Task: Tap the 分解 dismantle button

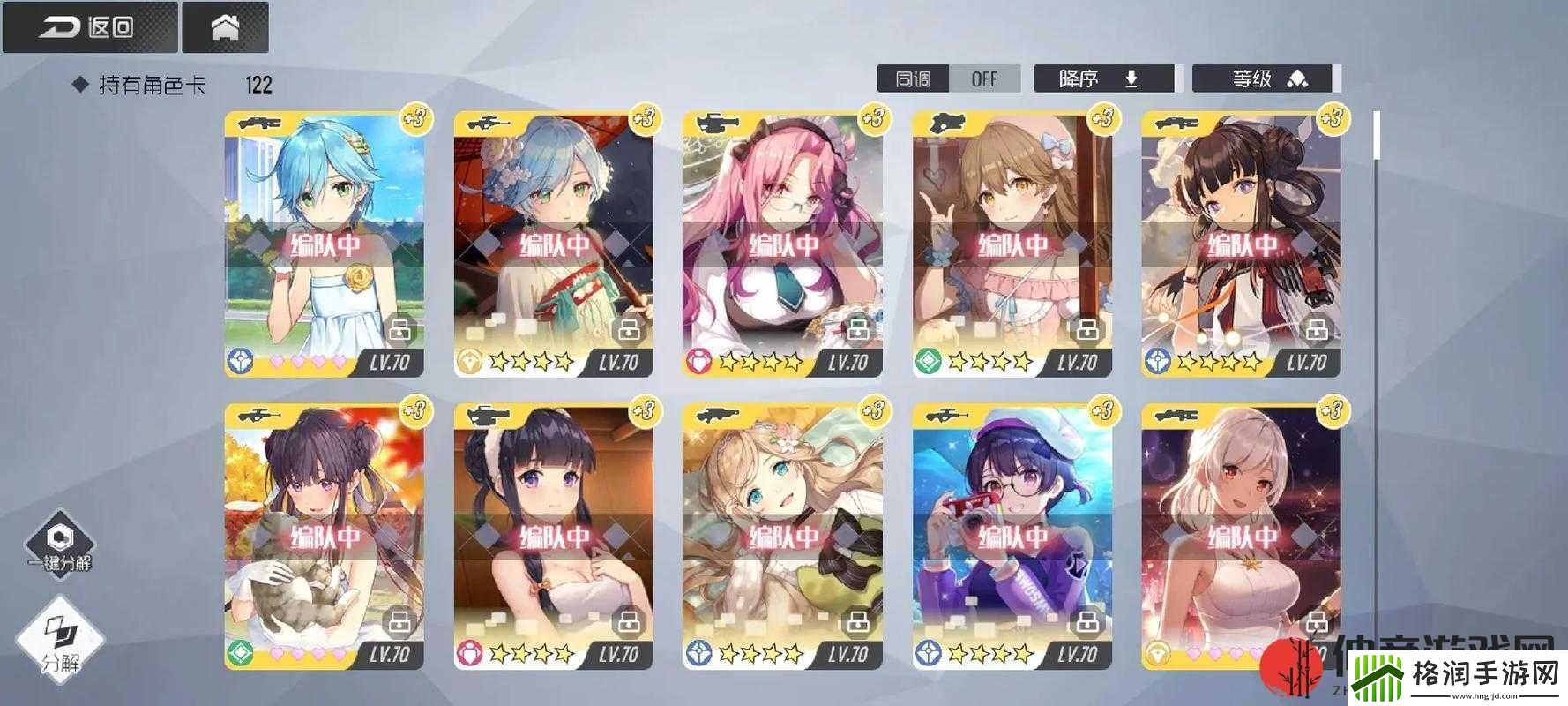Action: pyautogui.click(x=61, y=641)
